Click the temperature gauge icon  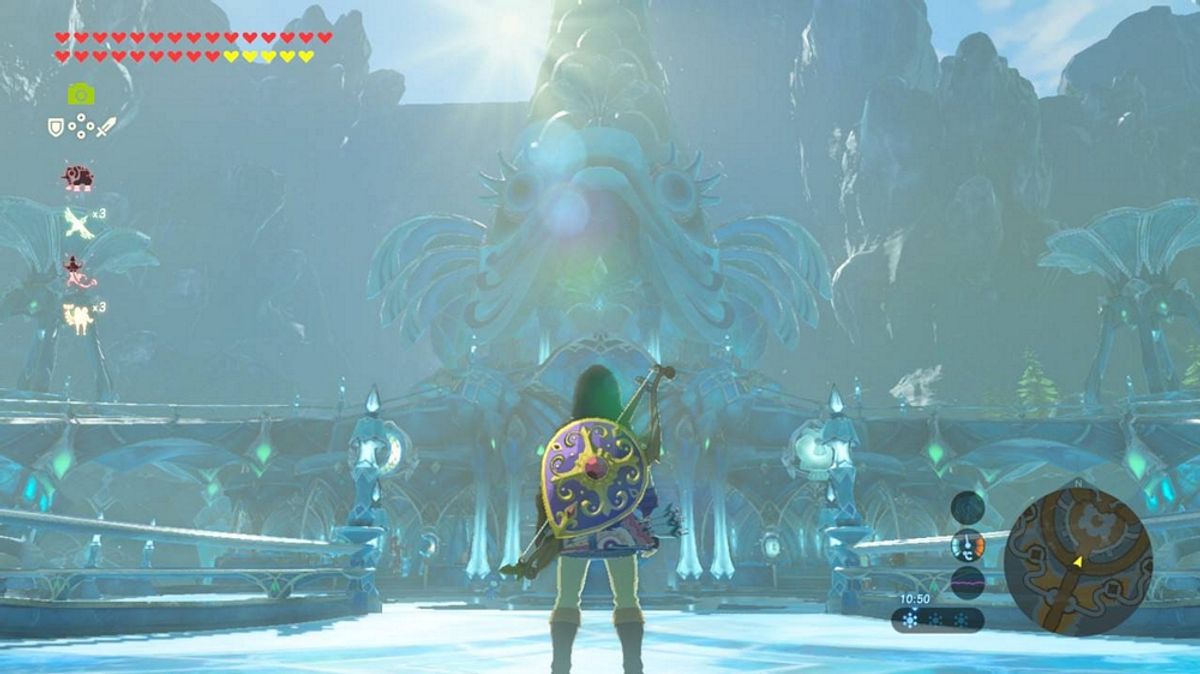(x=967, y=545)
